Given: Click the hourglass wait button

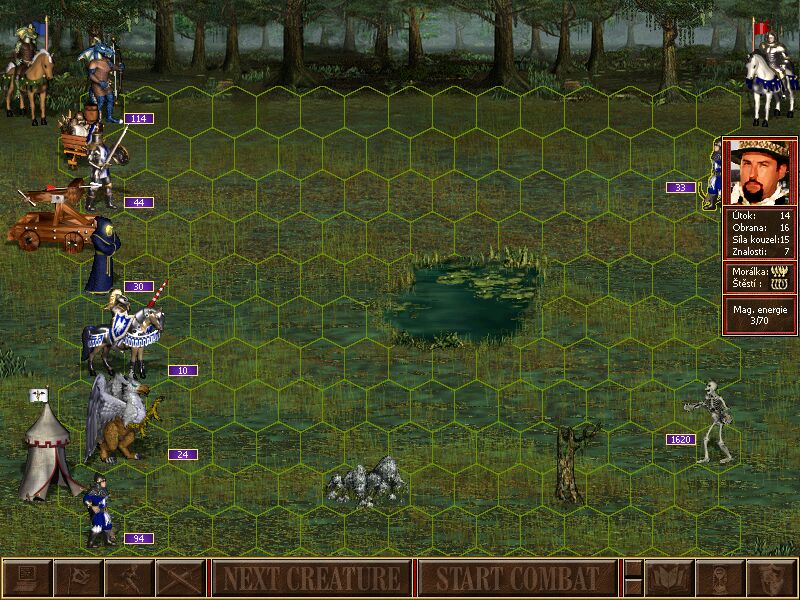Looking at the screenshot, I should click(x=720, y=578).
